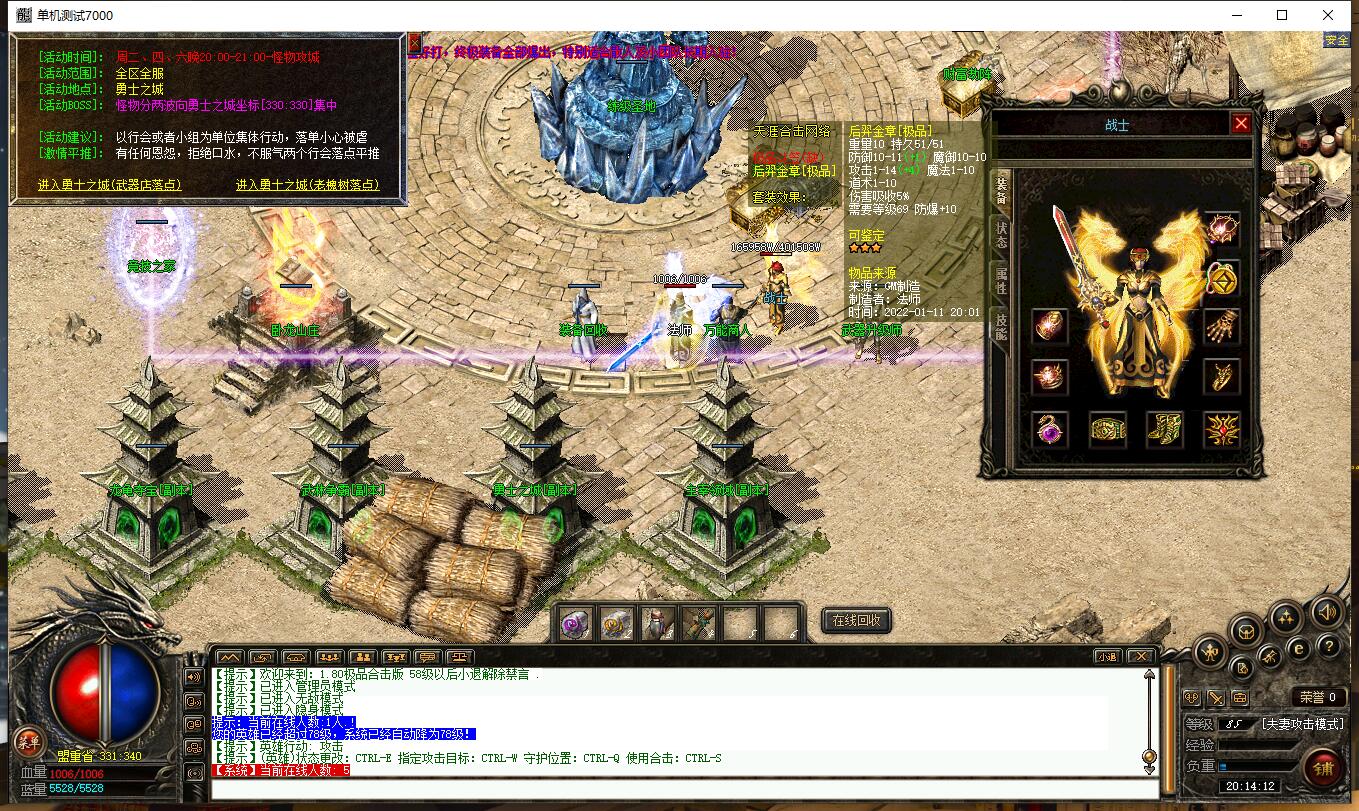Image resolution: width=1359 pixels, height=811 pixels.
Task: Close the 战士 character equipment panel
Action: 1241,123
